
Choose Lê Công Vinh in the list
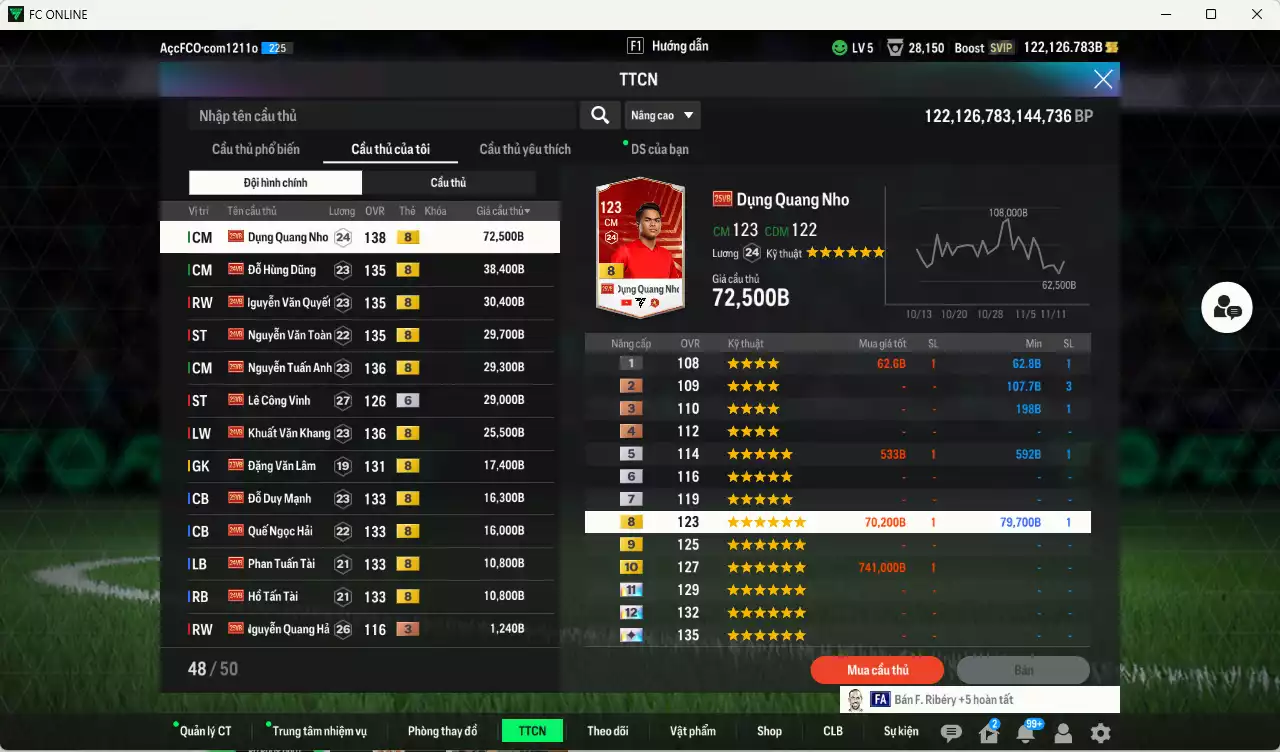(x=358, y=401)
